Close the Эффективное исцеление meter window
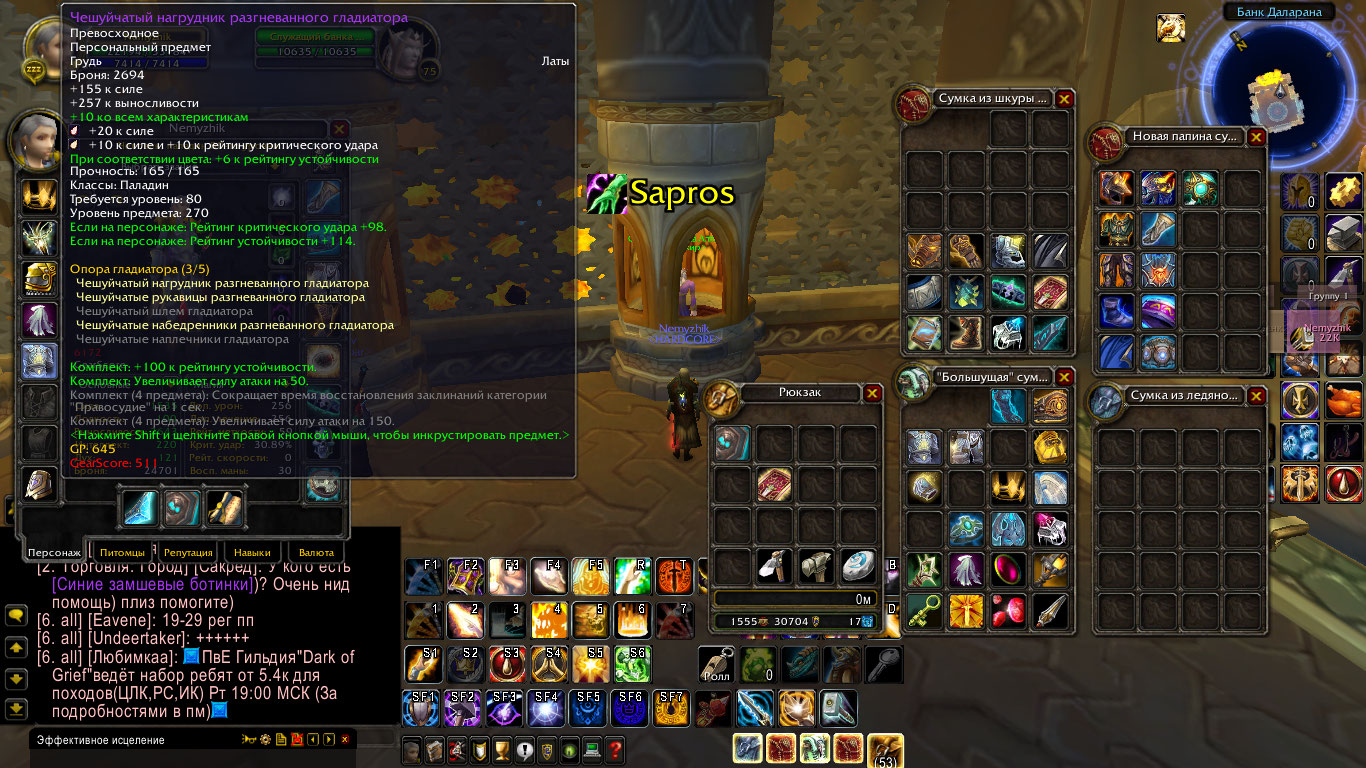Viewport: 1366px width, 768px height. tap(345, 740)
